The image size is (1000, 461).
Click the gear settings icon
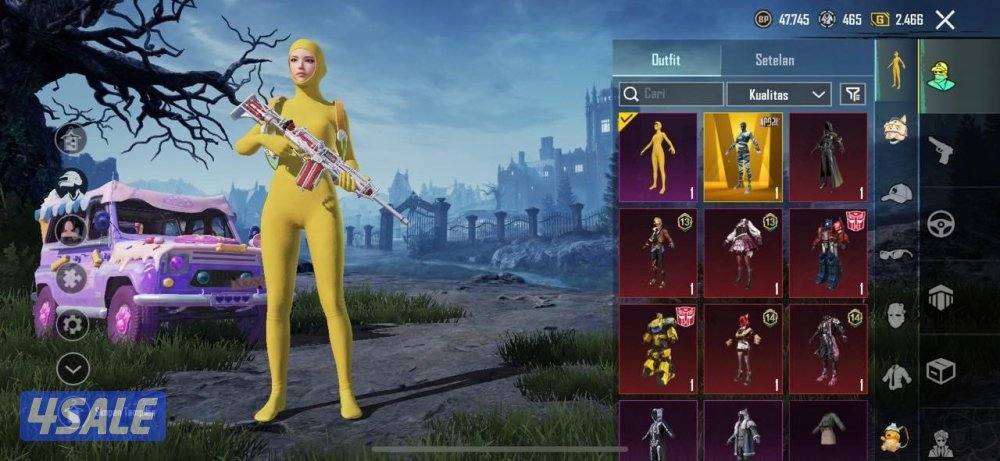72,324
